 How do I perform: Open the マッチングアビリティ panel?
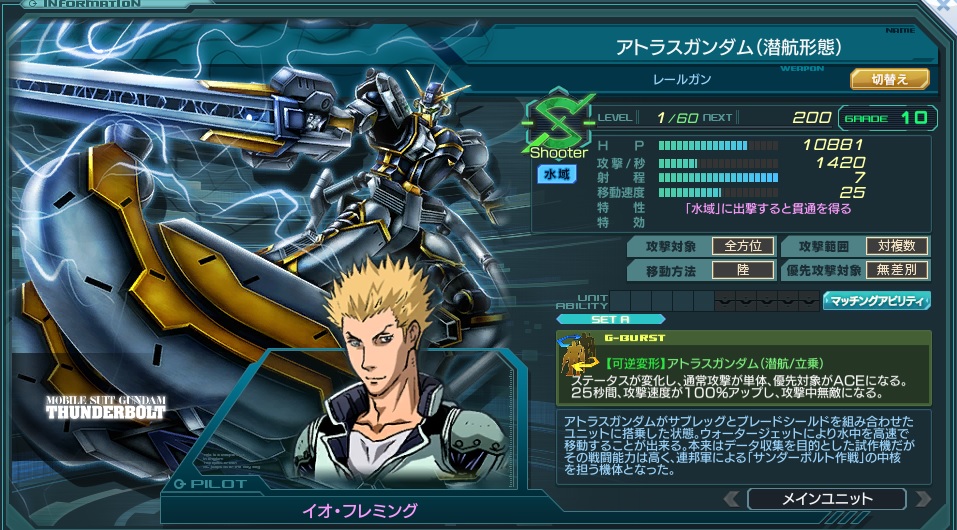click(876, 300)
